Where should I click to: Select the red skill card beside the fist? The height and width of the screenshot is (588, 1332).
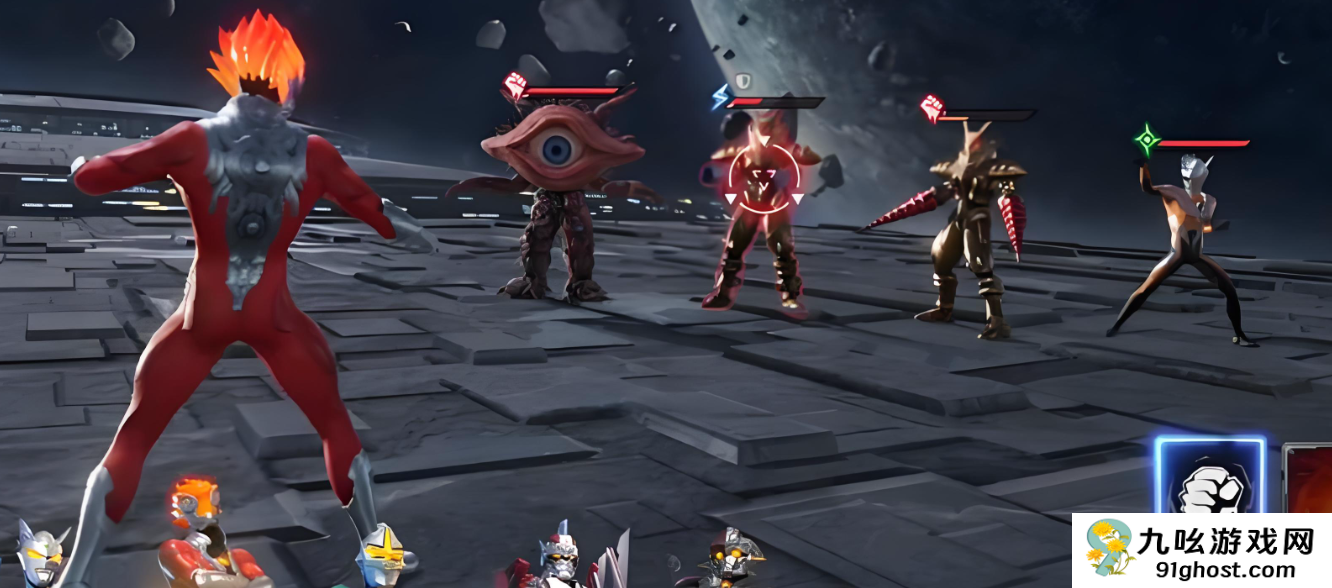(x=1308, y=480)
